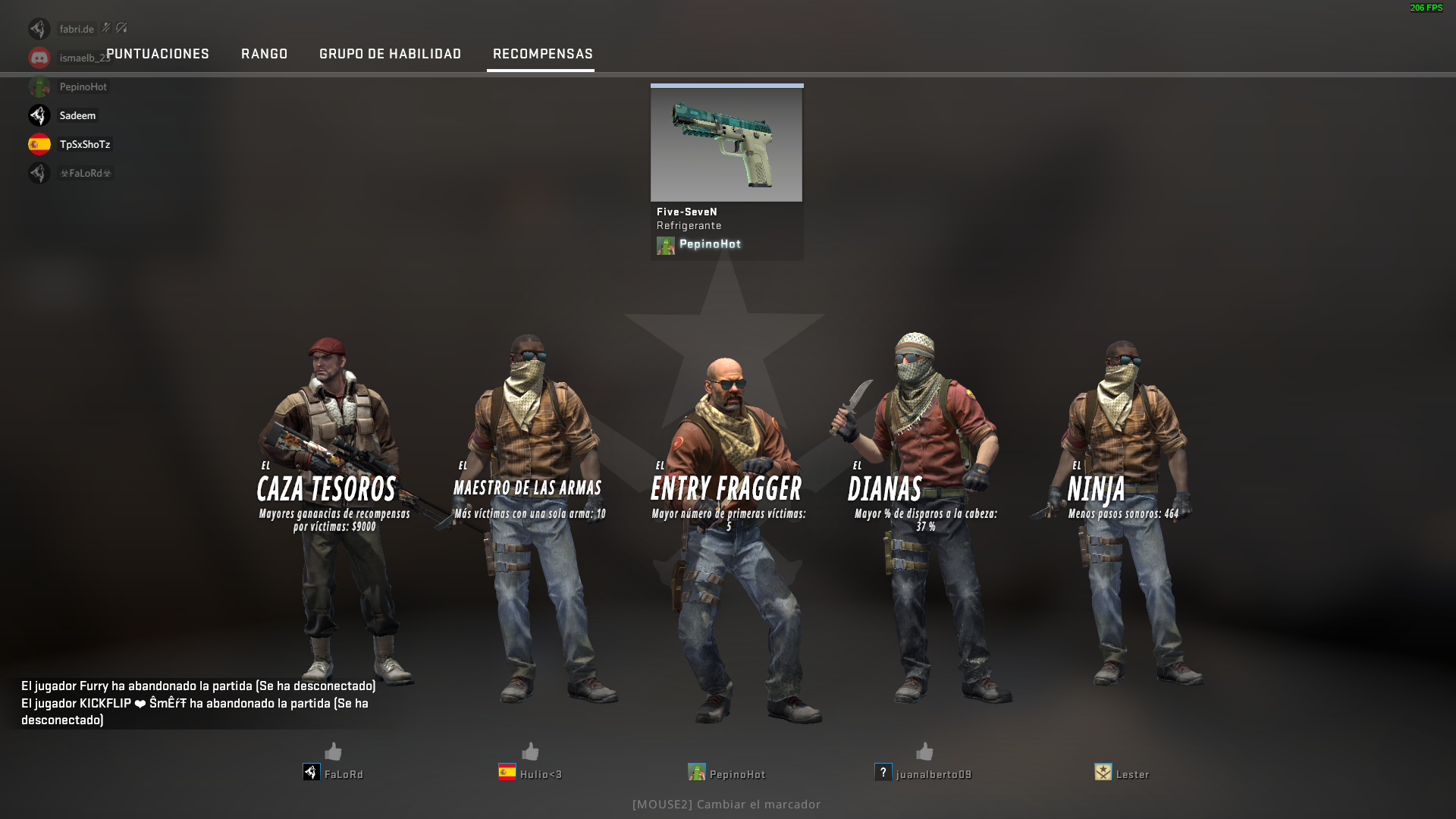The height and width of the screenshot is (819, 1456).
Task: Inspect the Five-SeveN Refrigerante drop
Action: click(x=726, y=144)
